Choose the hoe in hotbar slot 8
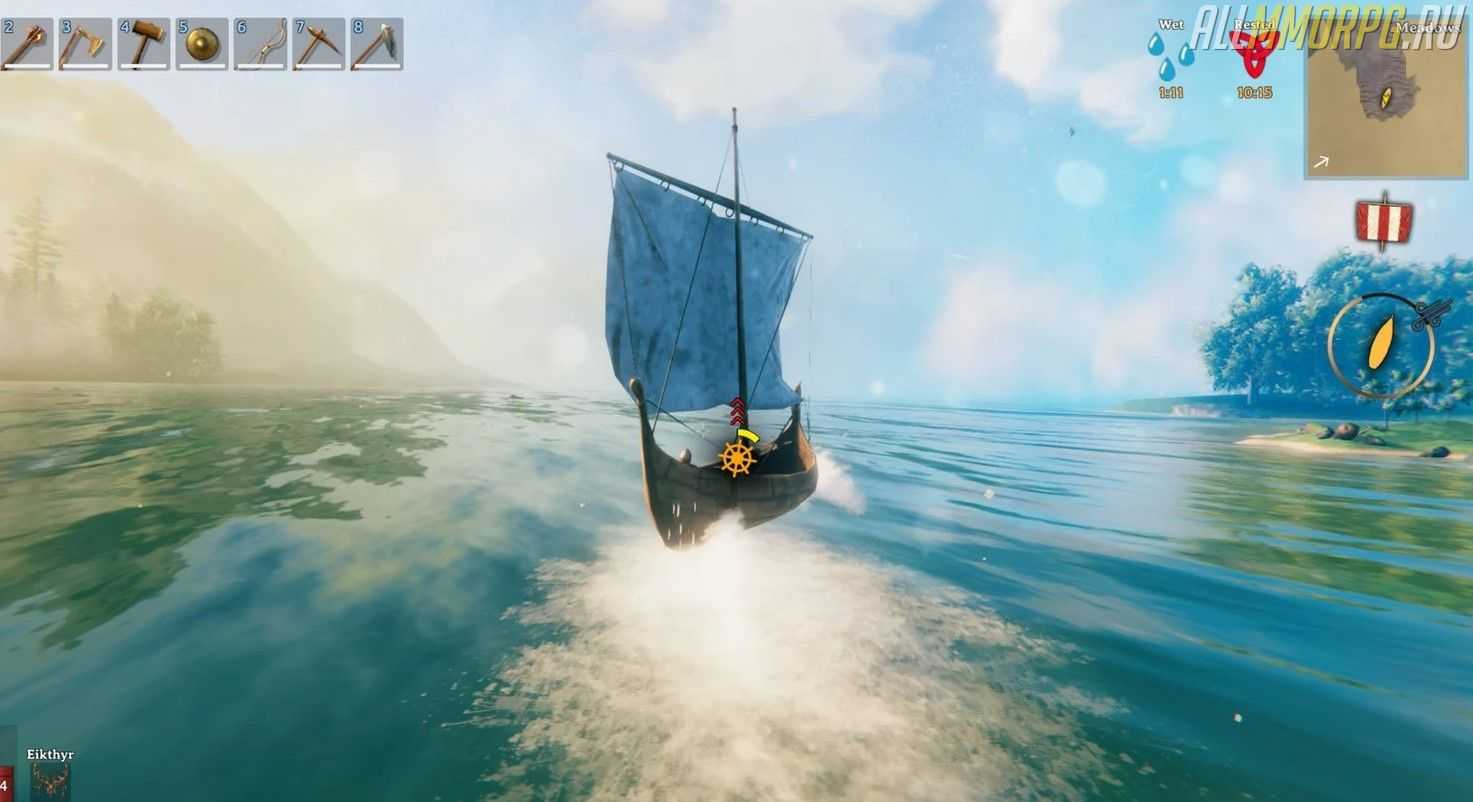The image size is (1473, 802). coord(377,44)
